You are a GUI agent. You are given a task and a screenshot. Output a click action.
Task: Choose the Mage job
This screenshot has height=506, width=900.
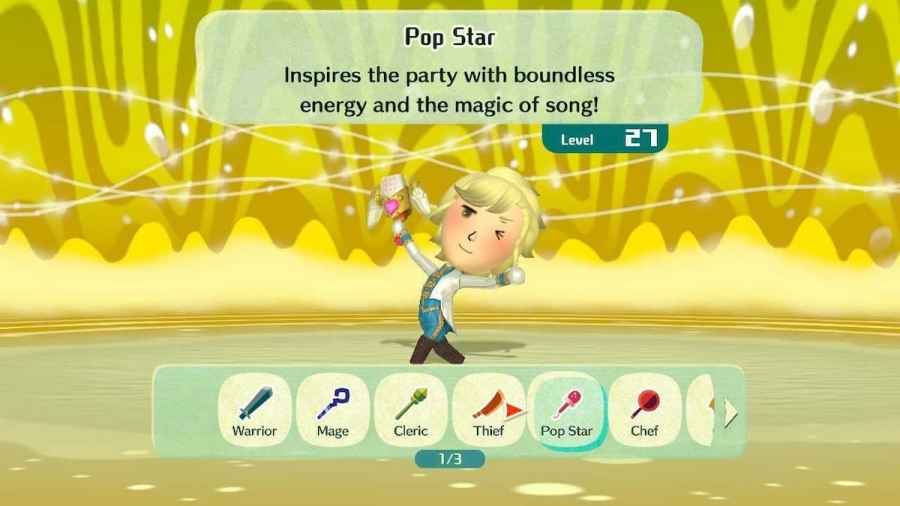click(332, 410)
